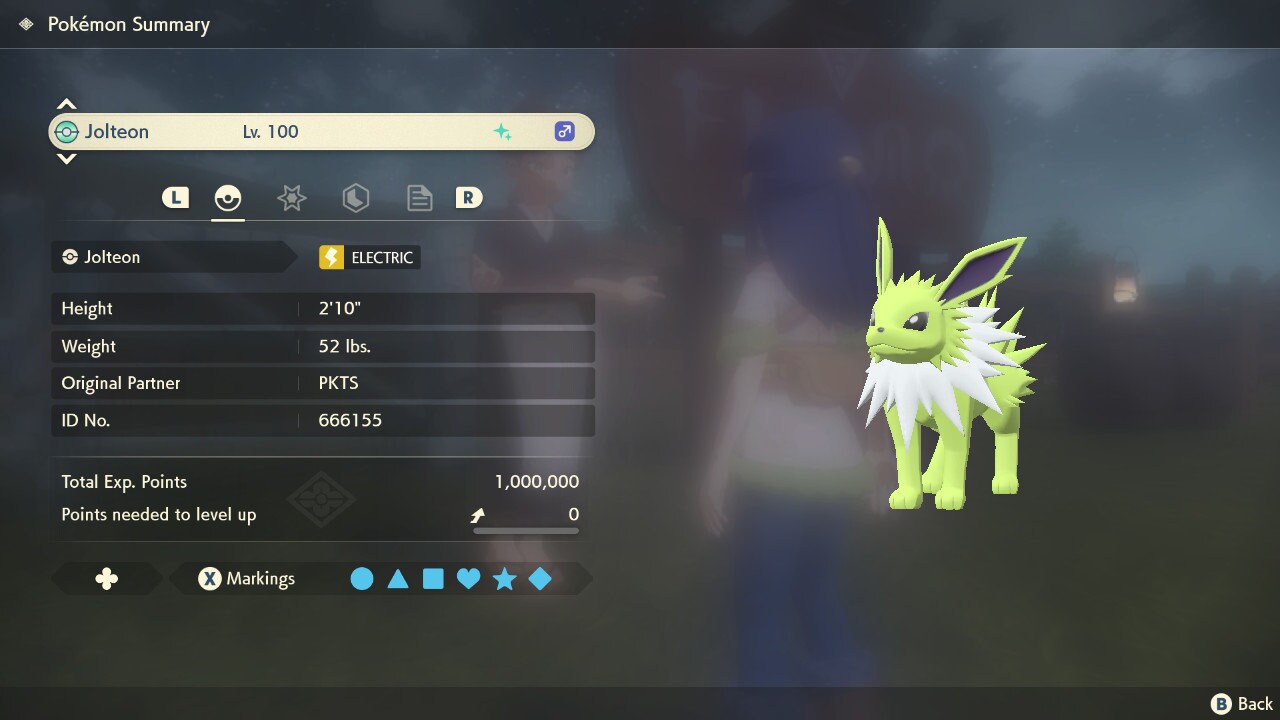1280x720 pixels.
Task: Go to previous Pokémon with up arrow
Action: point(66,104)
